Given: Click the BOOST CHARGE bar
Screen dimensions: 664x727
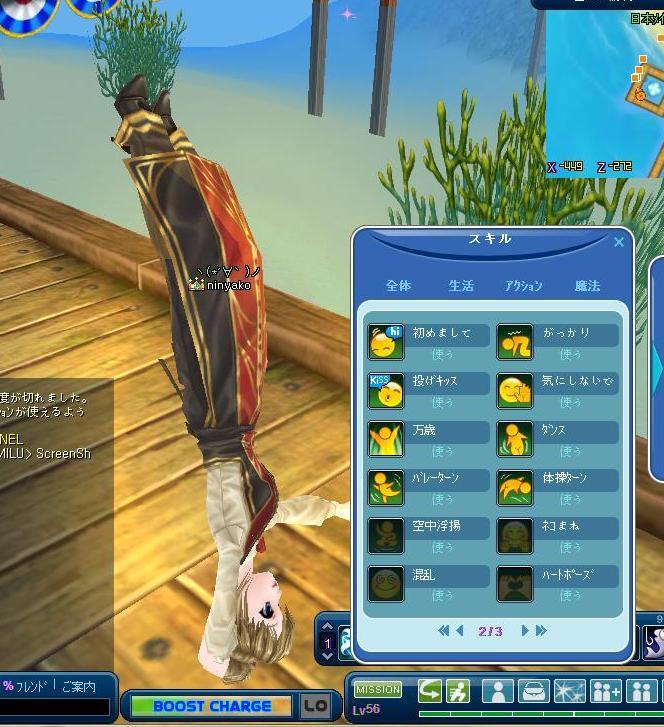Looking at the screenshot, I should [x=212, y=706].
